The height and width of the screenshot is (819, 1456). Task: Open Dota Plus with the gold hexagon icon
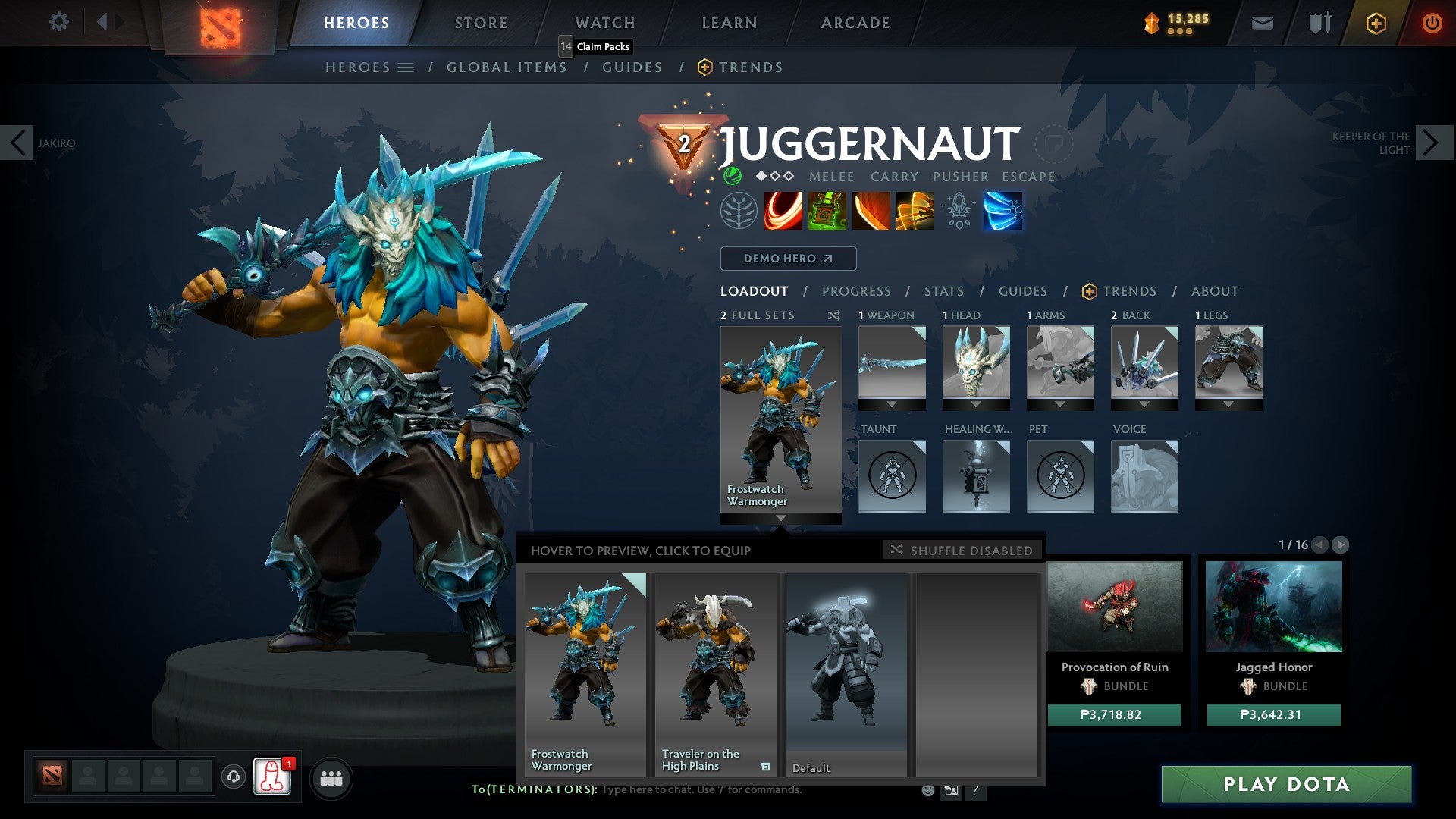pos(1375,22)
